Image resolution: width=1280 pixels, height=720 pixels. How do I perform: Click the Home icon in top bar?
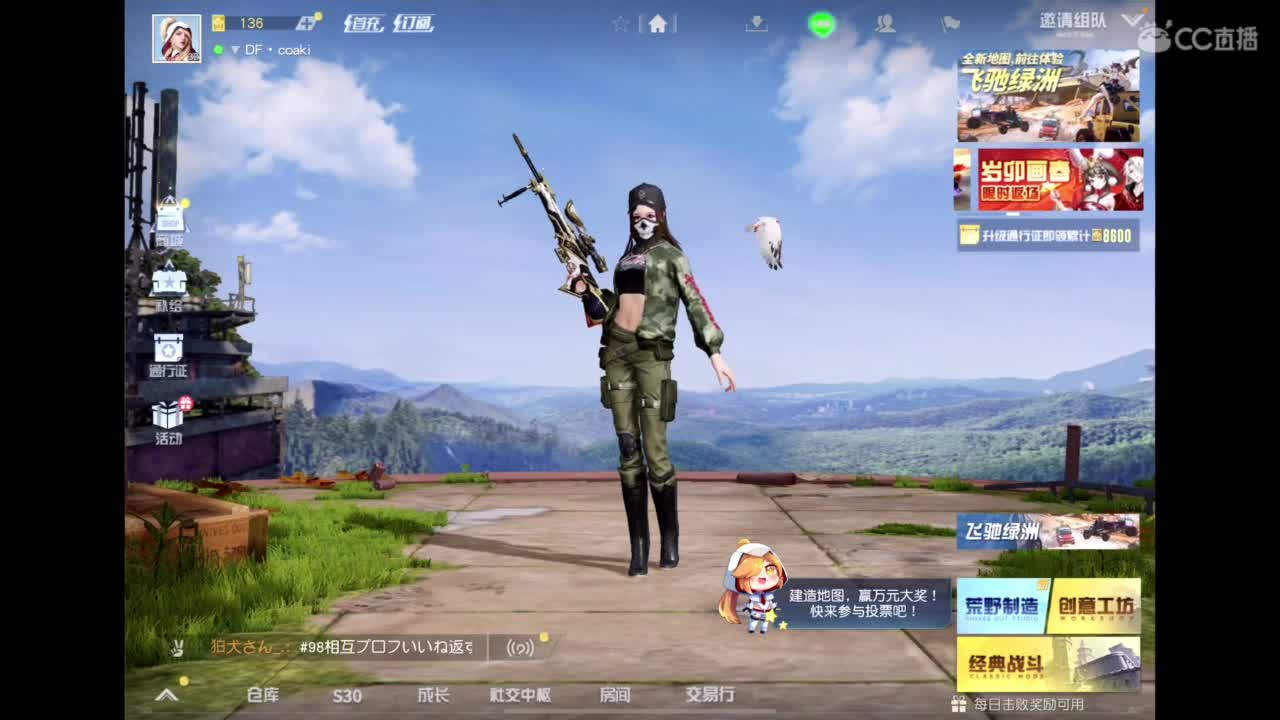pos(656,25)
